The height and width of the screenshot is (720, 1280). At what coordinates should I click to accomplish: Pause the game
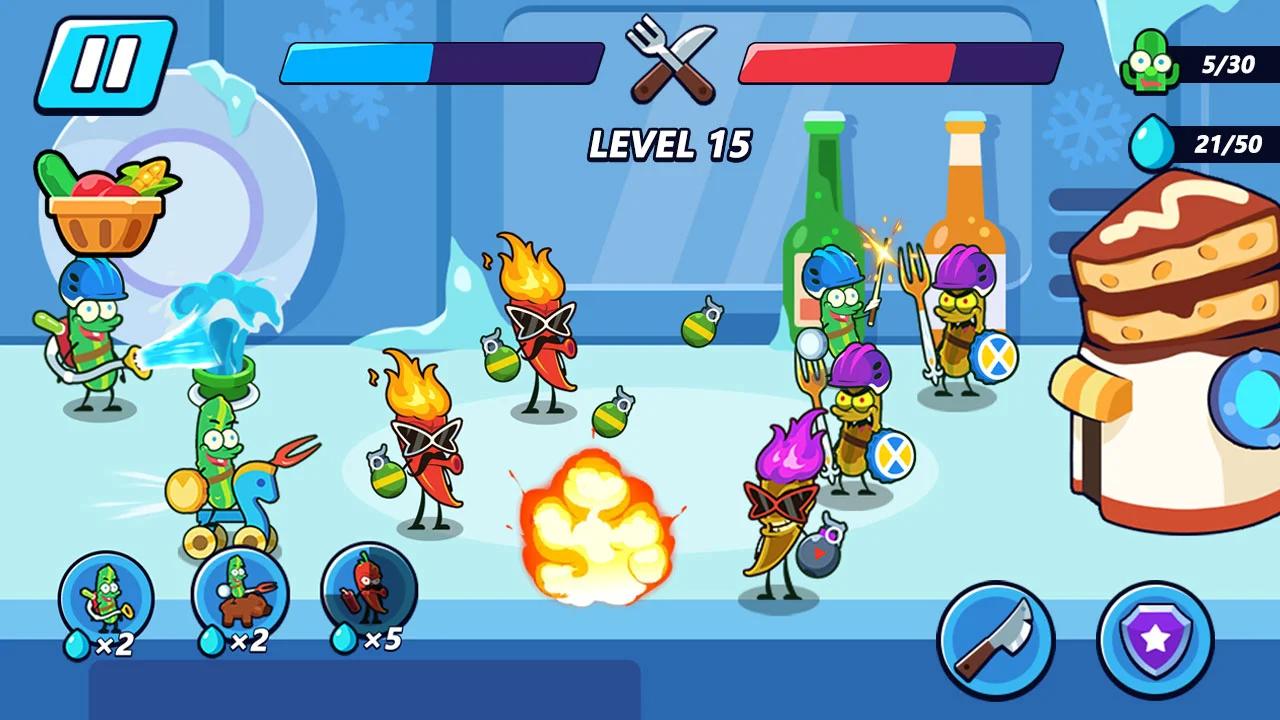(x=105, y=64)
